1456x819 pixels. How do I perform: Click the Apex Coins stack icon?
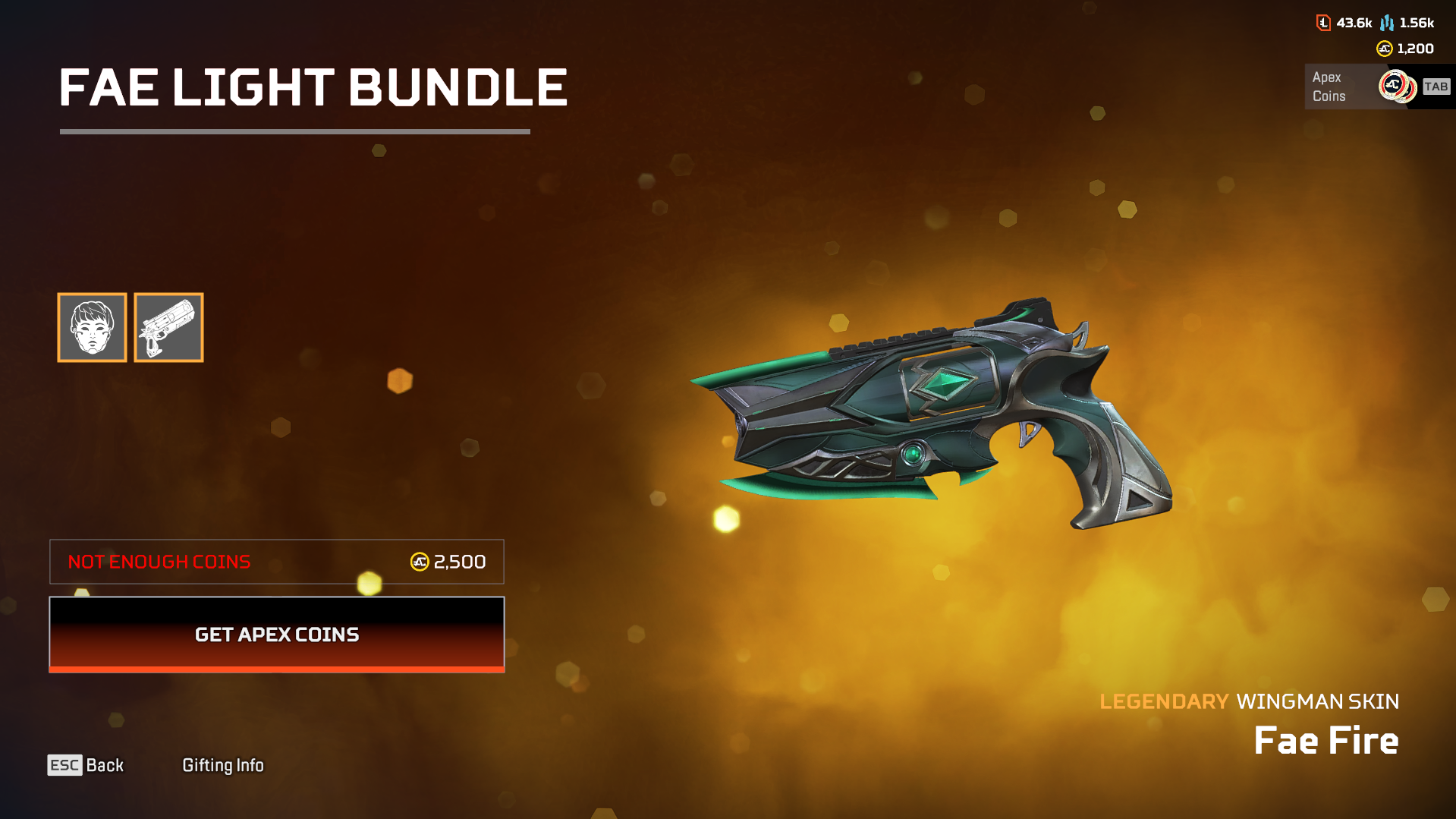click(1398, 86)
